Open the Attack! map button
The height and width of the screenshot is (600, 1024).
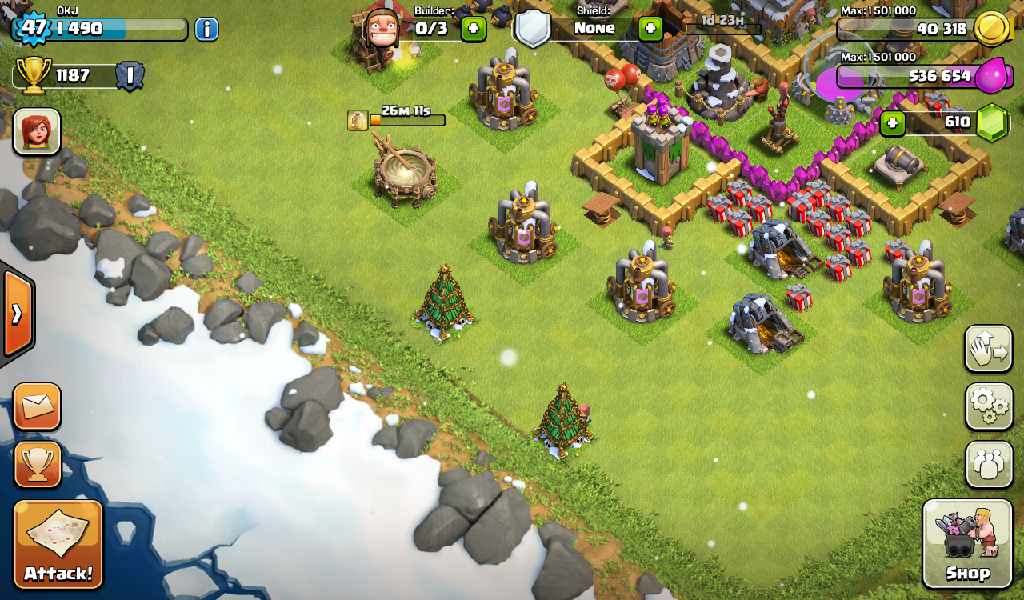point(58,543)
